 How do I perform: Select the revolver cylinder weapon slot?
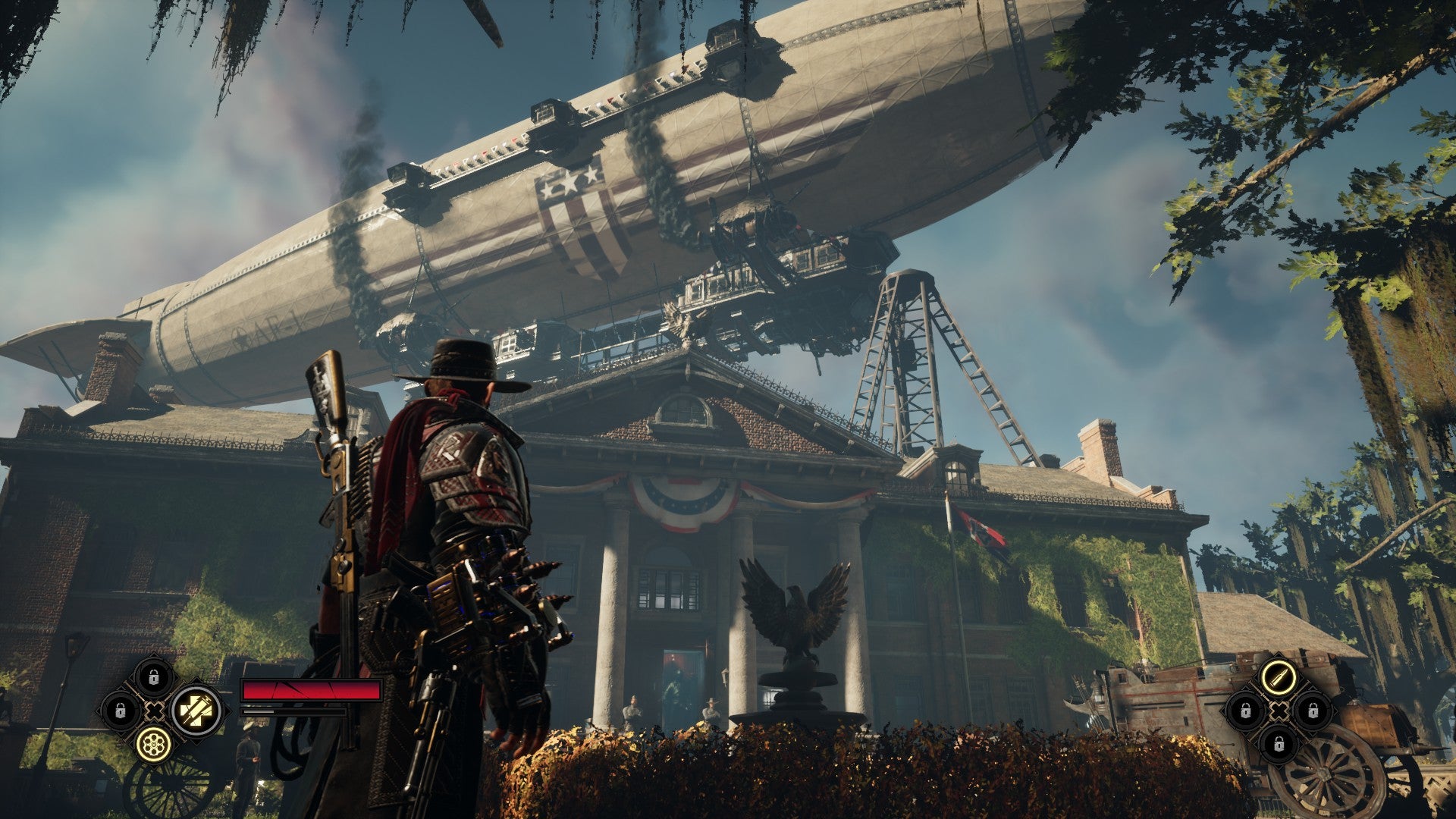point(154,745)
